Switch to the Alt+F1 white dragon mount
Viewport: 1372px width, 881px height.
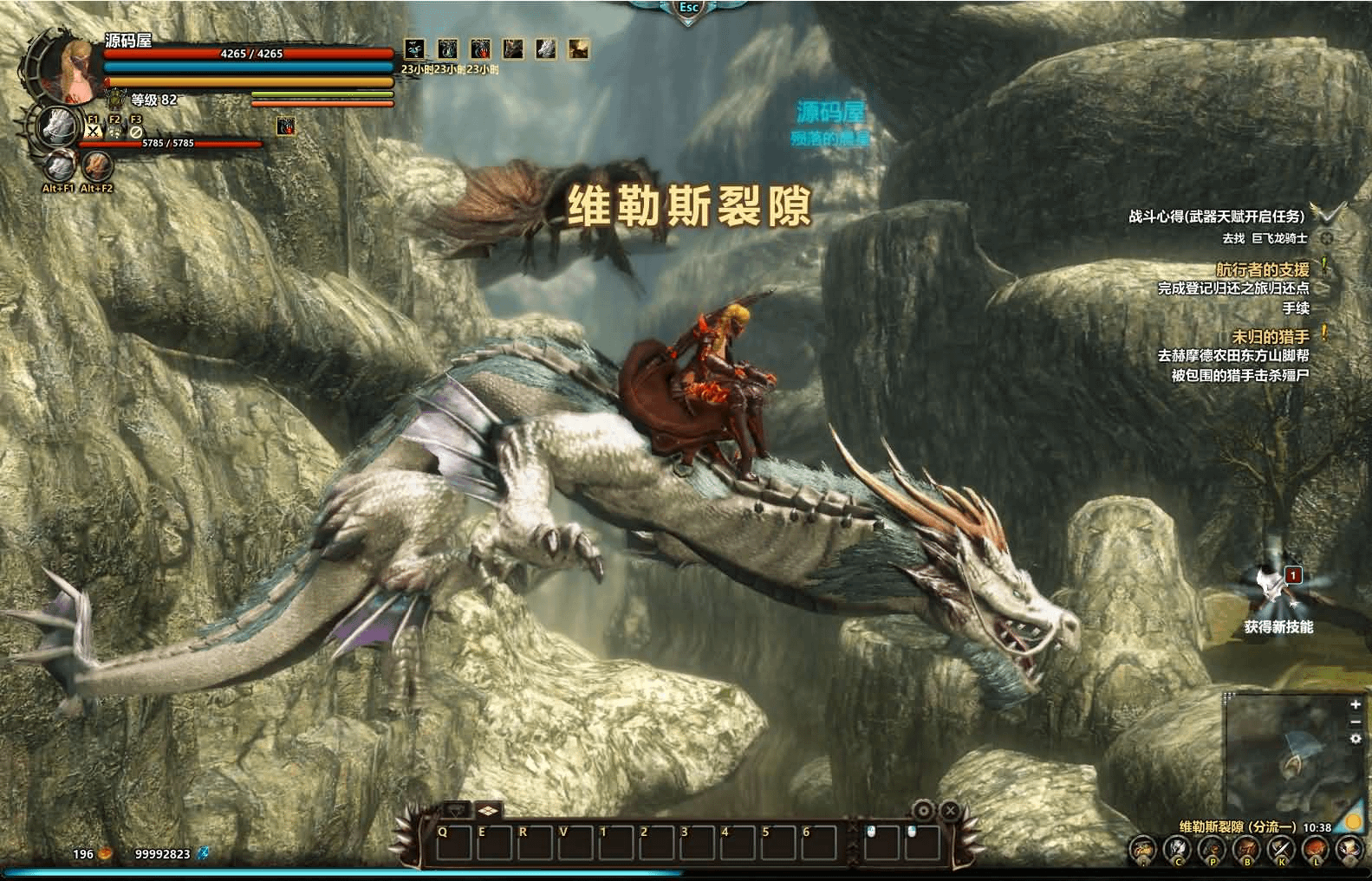coord(59,165)
